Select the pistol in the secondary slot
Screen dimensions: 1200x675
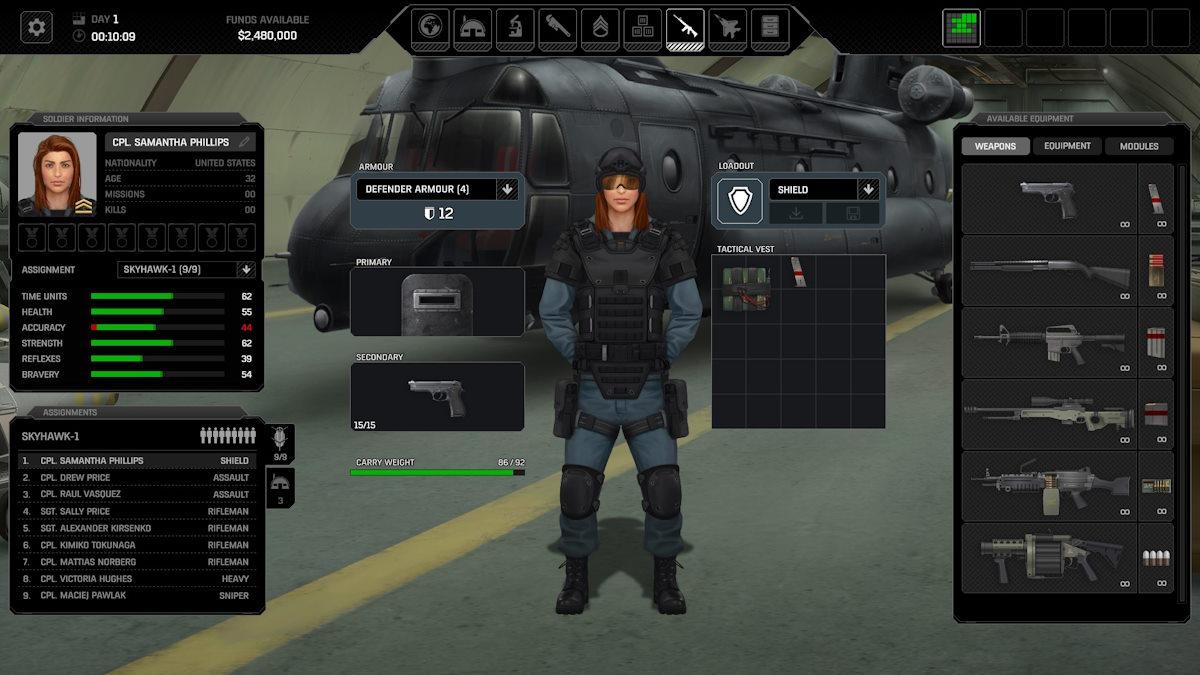437,397
